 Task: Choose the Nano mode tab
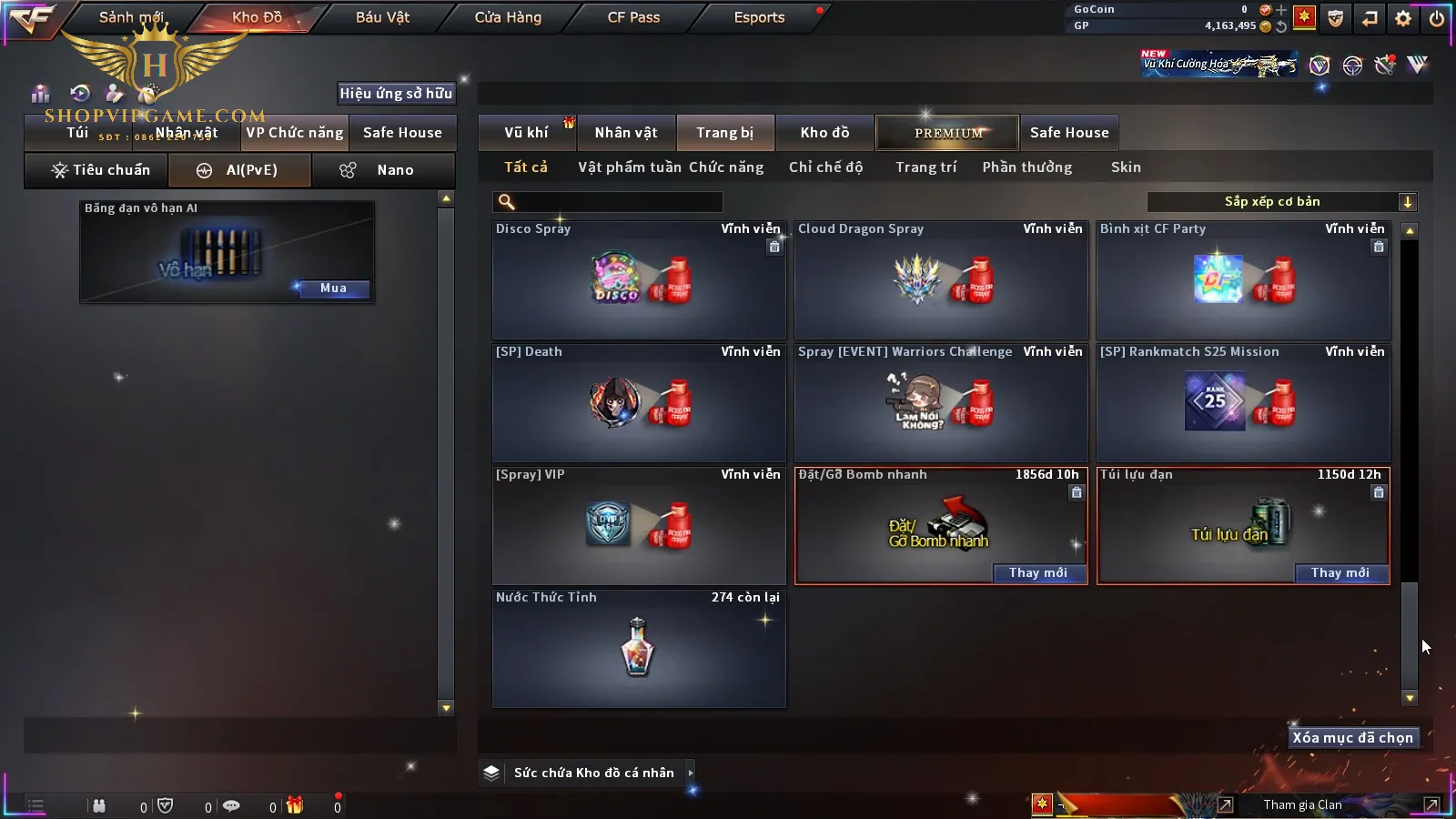tap(383, 170)
